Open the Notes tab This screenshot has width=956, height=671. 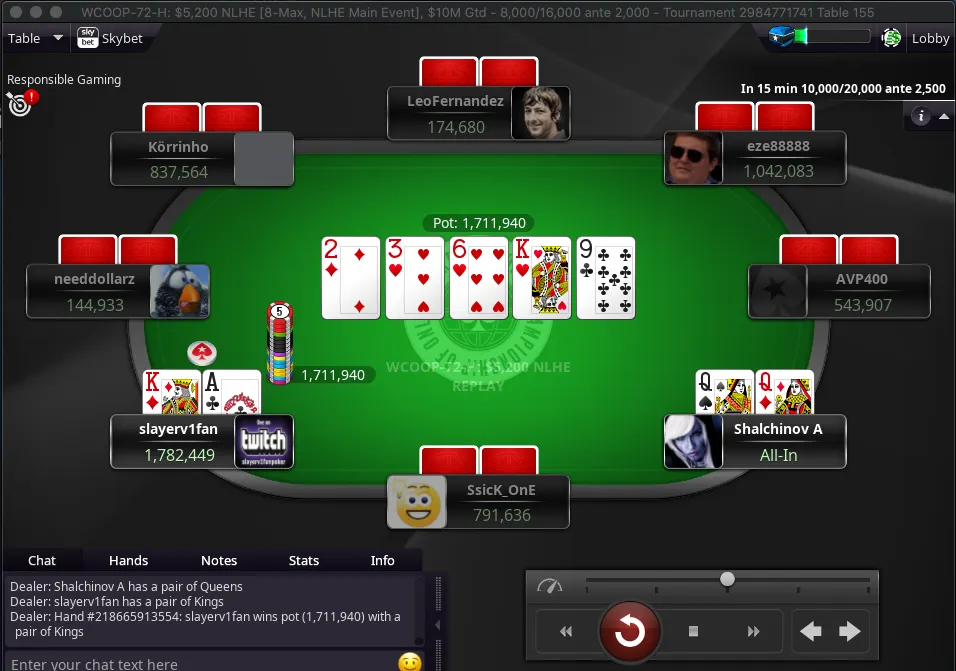(x=219, y=560)
